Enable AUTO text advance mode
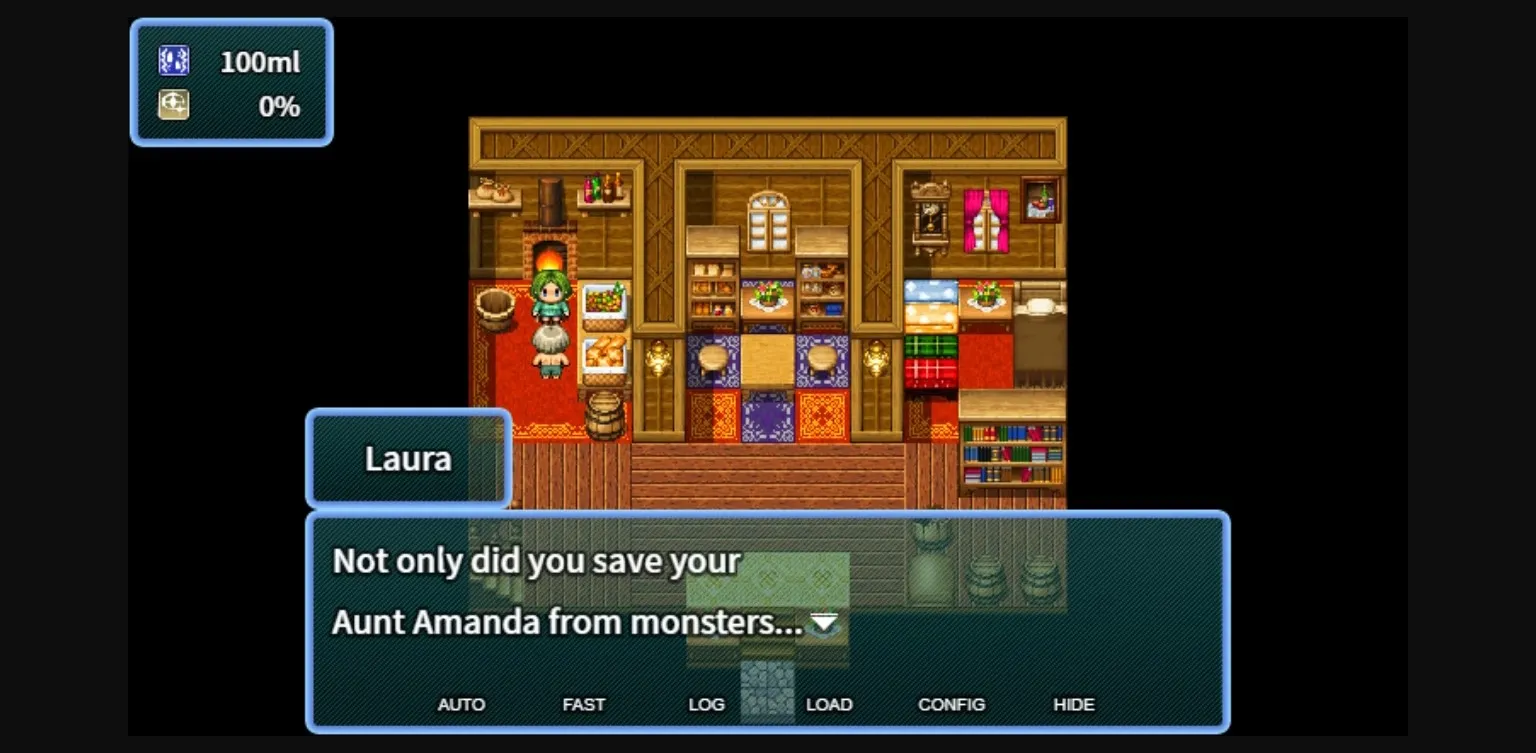The image size is (1536, 753). [461, 704]
